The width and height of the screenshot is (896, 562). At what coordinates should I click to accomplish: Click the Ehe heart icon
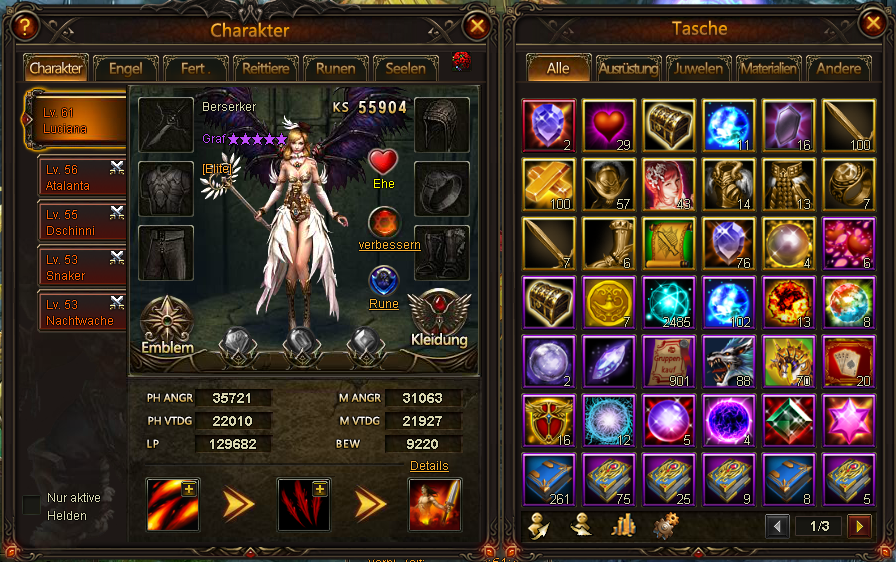pyautogui.click(x=382, y=163)
